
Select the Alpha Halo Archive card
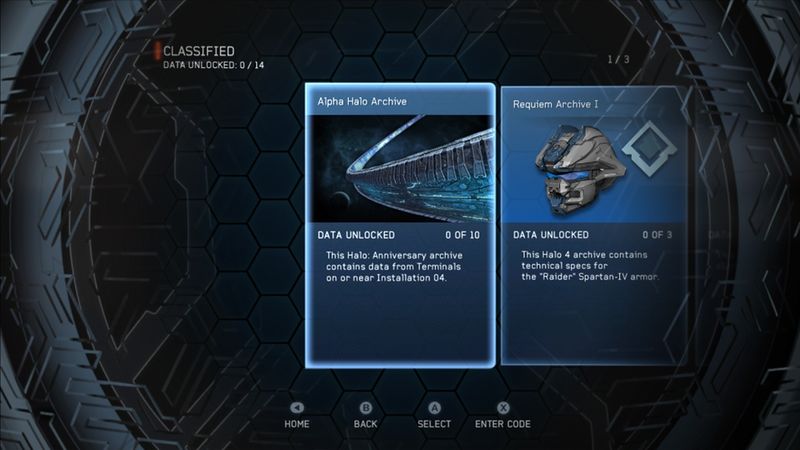(x=400, y=225)
